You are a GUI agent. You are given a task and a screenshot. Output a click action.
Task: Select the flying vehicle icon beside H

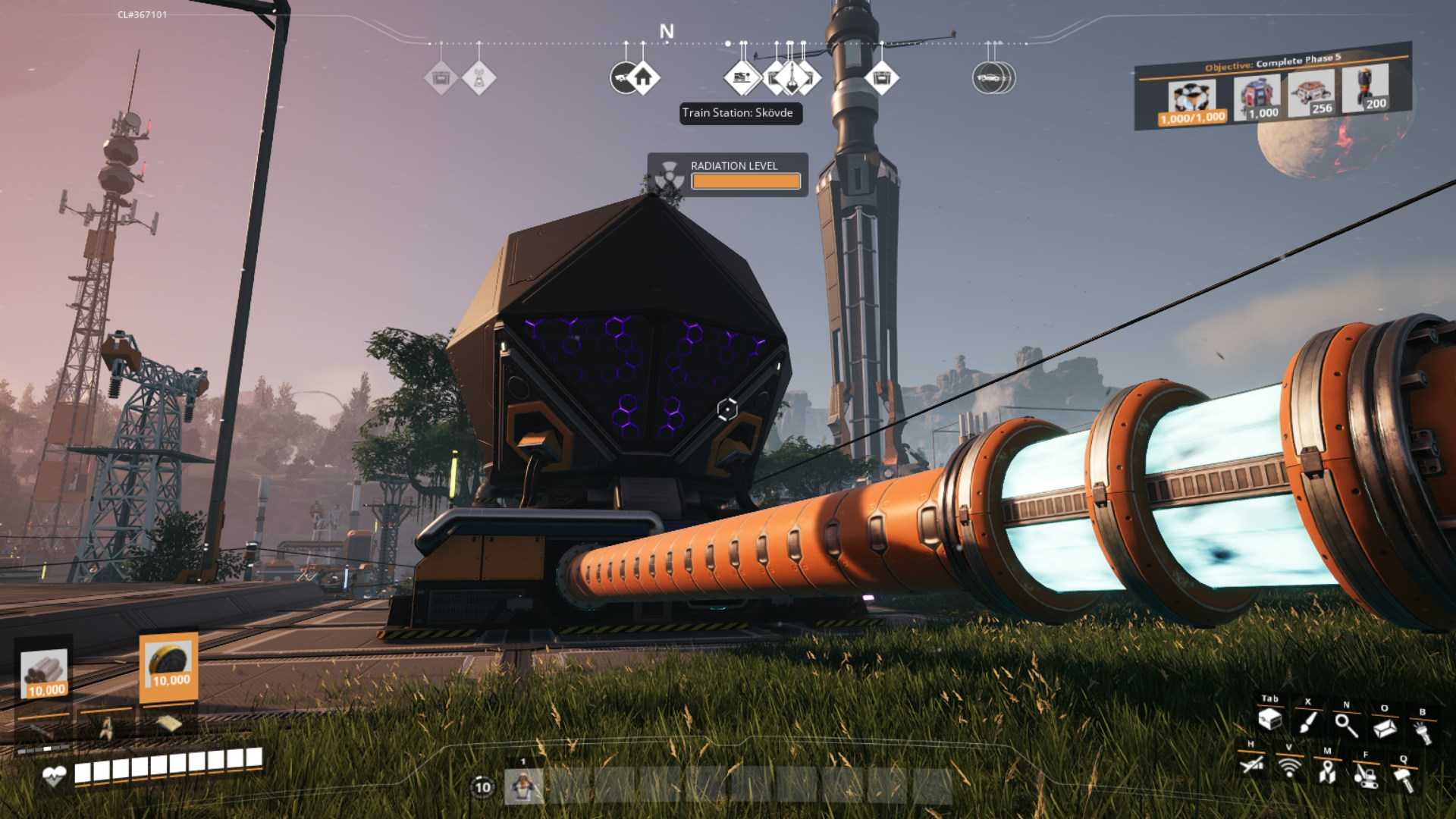pyautogui.click(x=1253, y=765)
